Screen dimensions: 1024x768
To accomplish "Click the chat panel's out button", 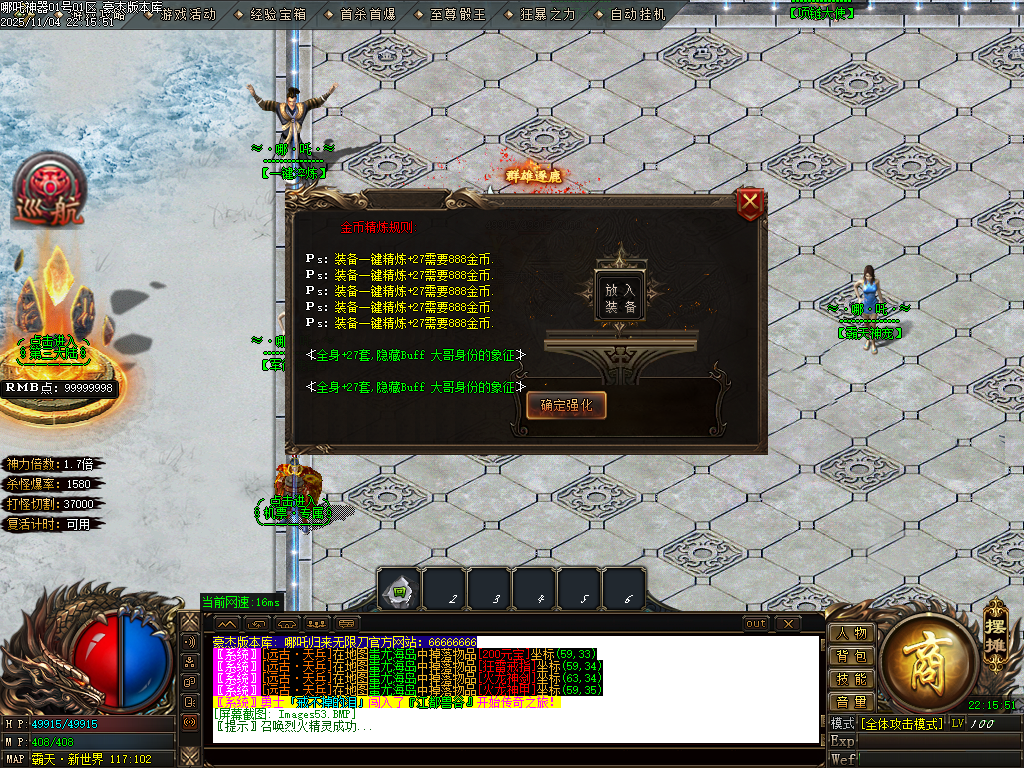I will point(756,624).
